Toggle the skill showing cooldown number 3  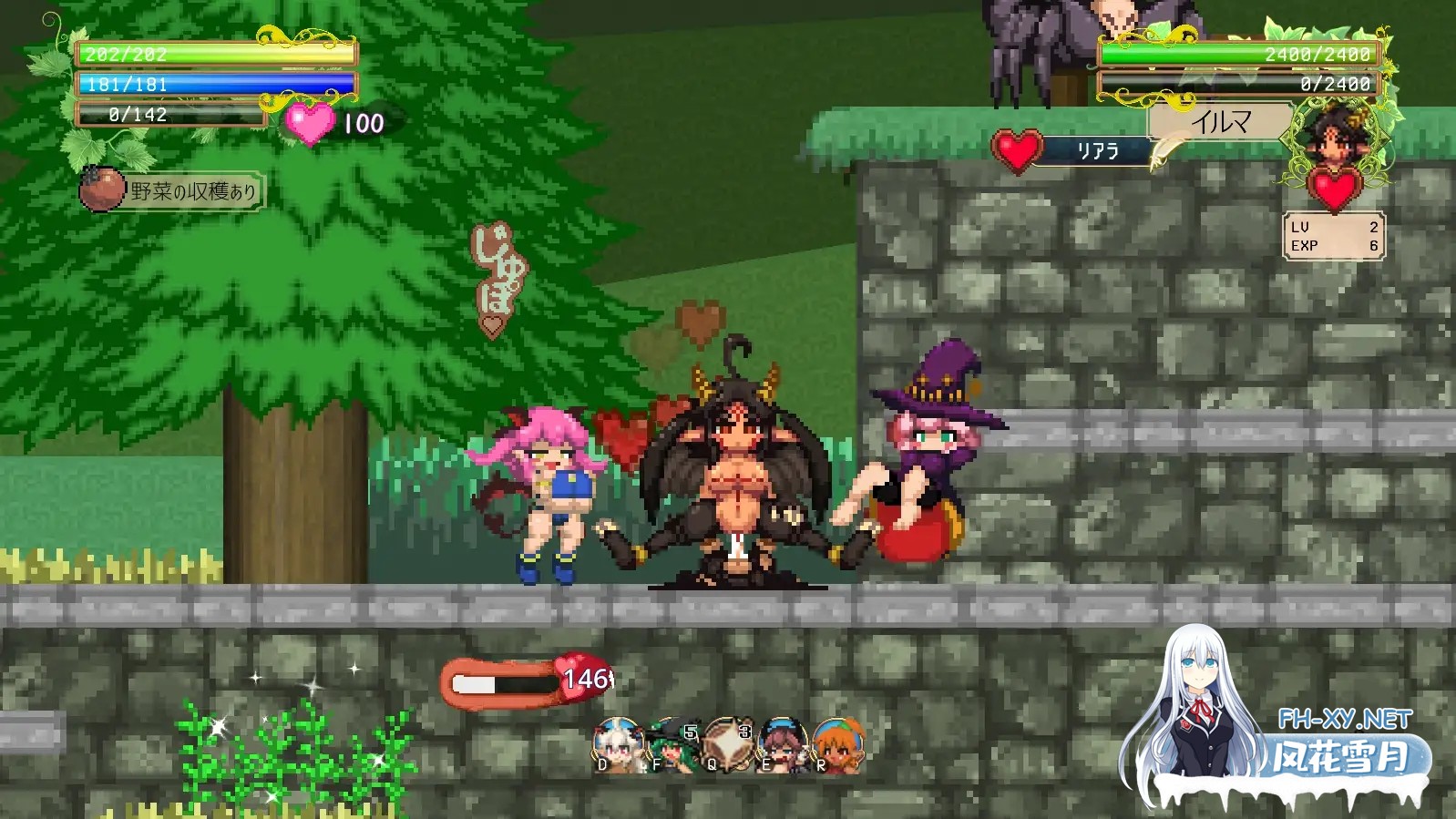coord(745,732)
